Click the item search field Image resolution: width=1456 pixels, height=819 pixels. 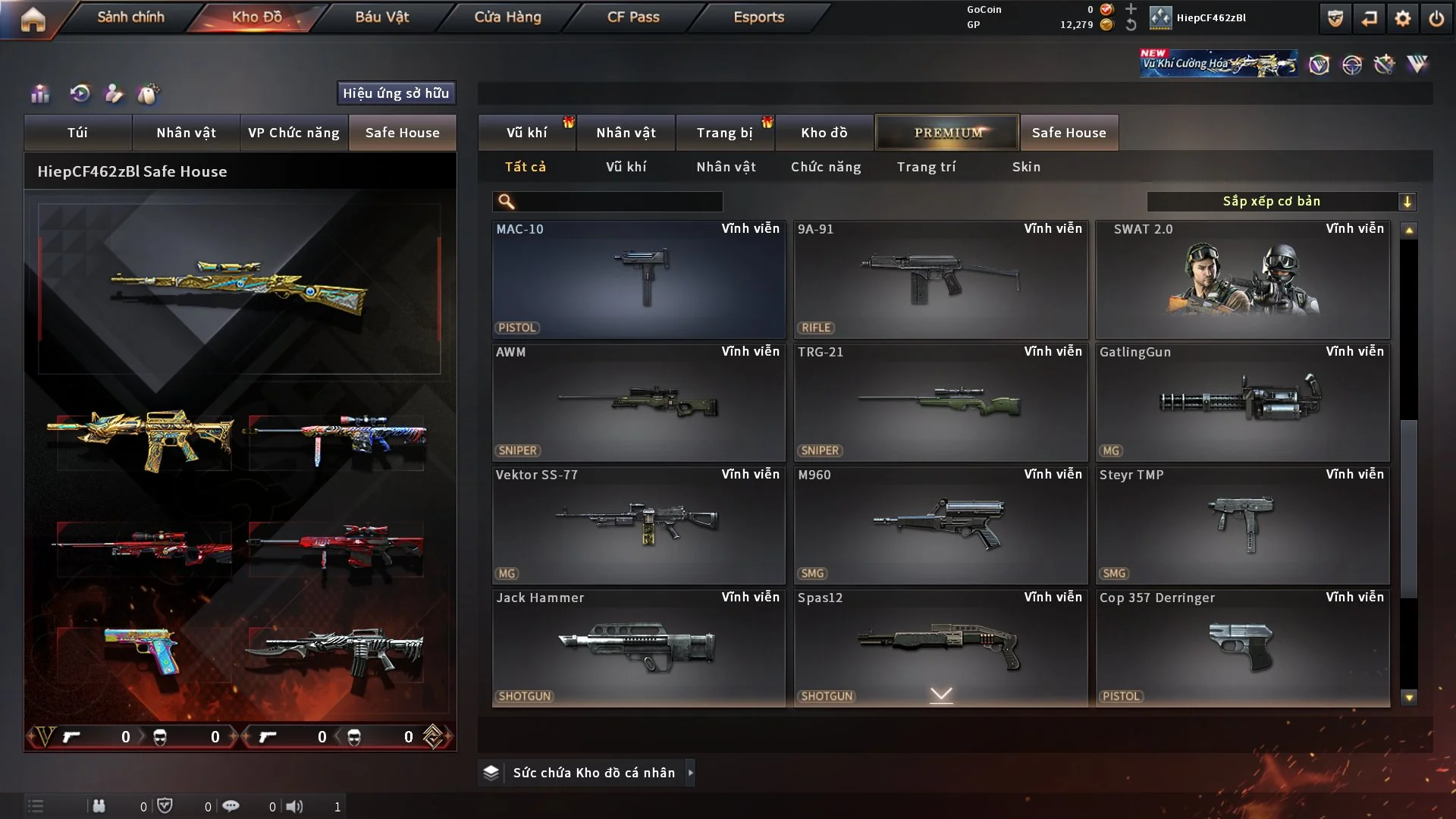618,202
